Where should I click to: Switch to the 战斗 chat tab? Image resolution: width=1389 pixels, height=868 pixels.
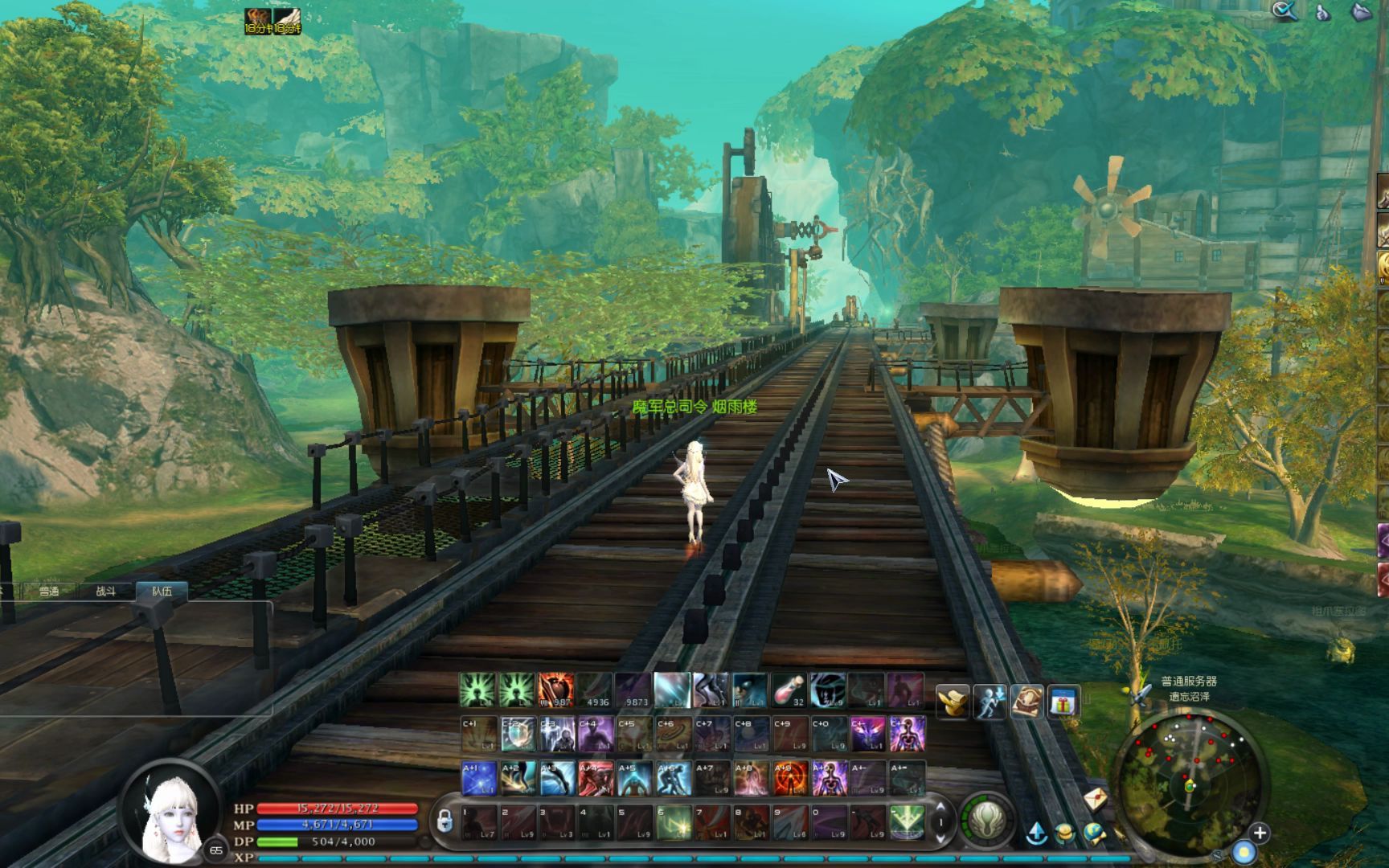[x=105, y=592]
